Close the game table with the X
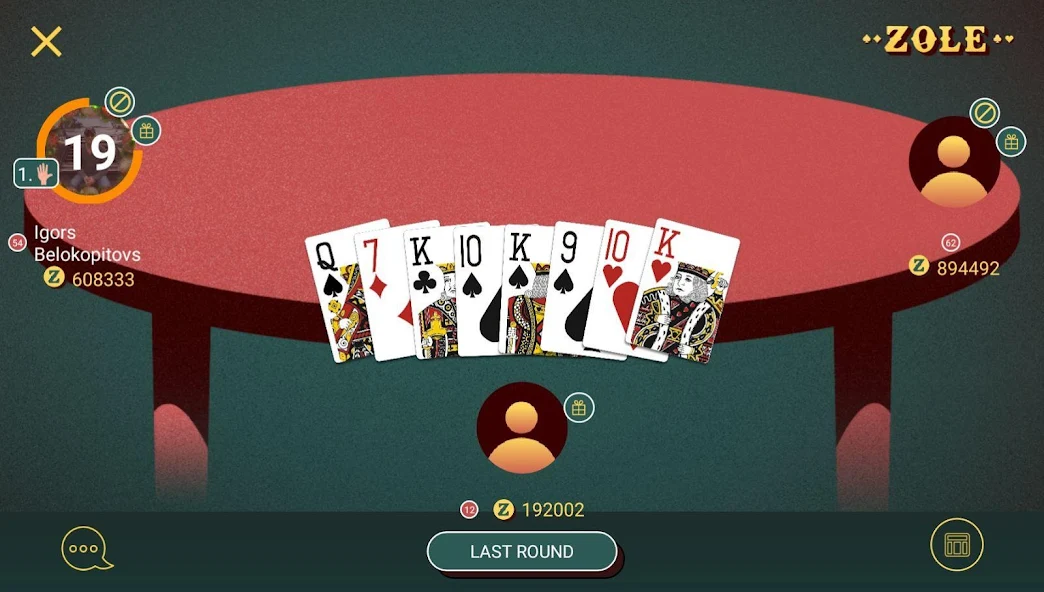The image size is (1044, 592). 46,42
